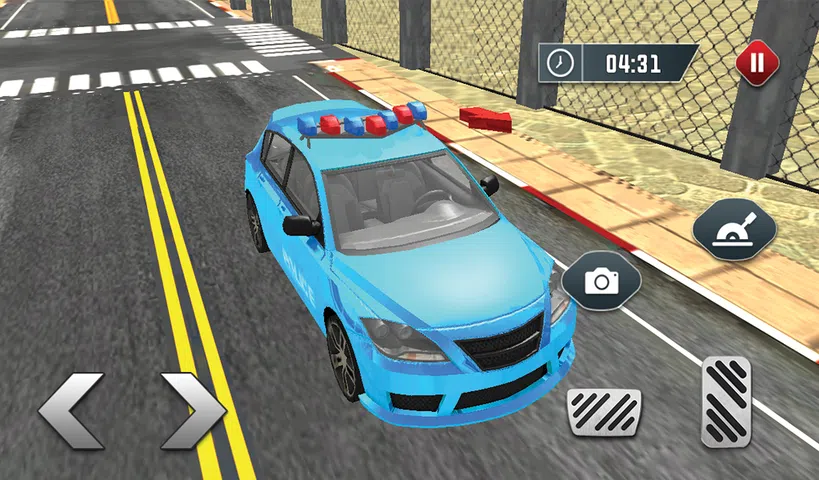Hit the wide brake pedal

click(604, 411)
